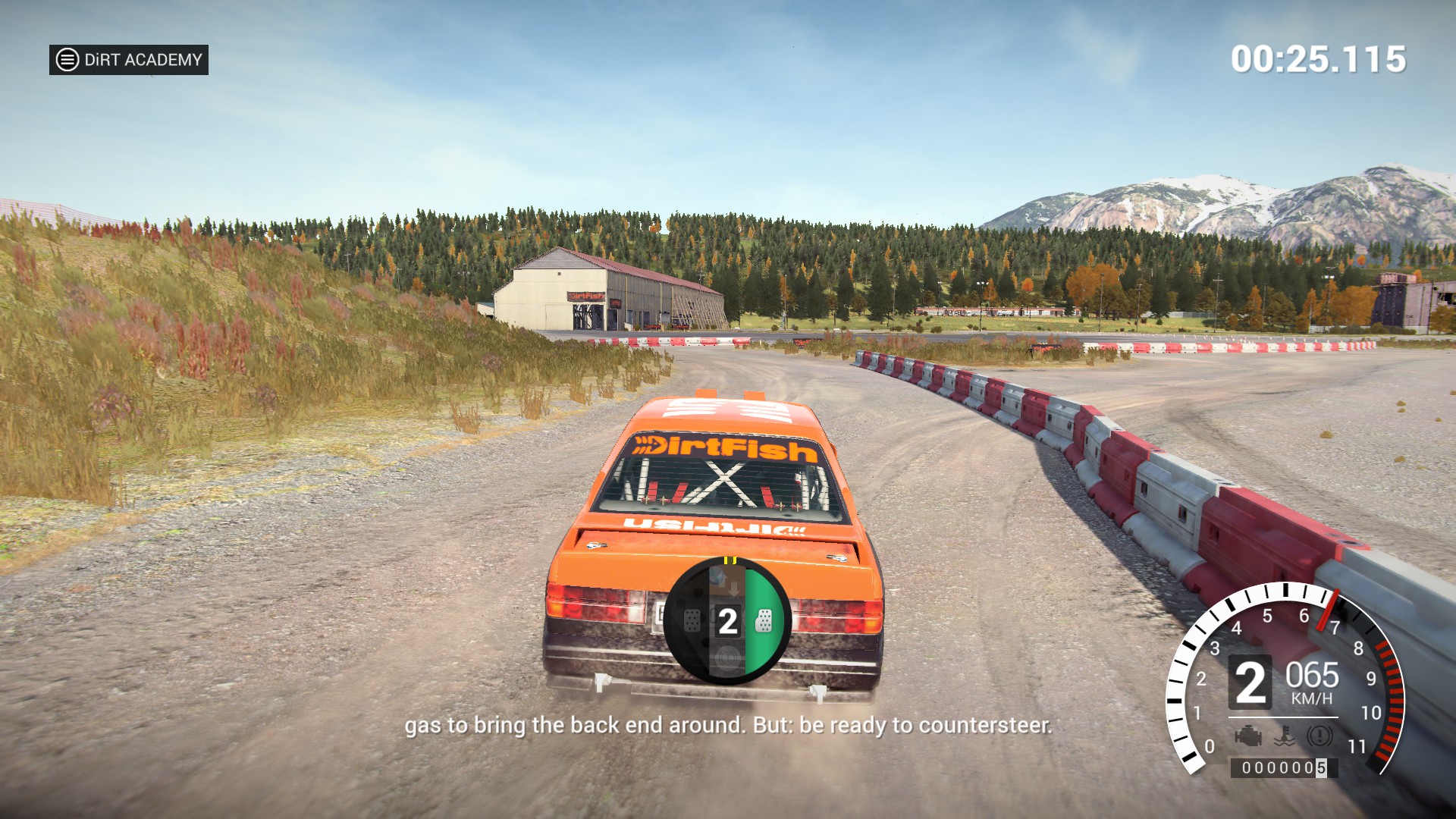
Task: Click the countersteer tutorial subtitle text
Action: point(728,726)
